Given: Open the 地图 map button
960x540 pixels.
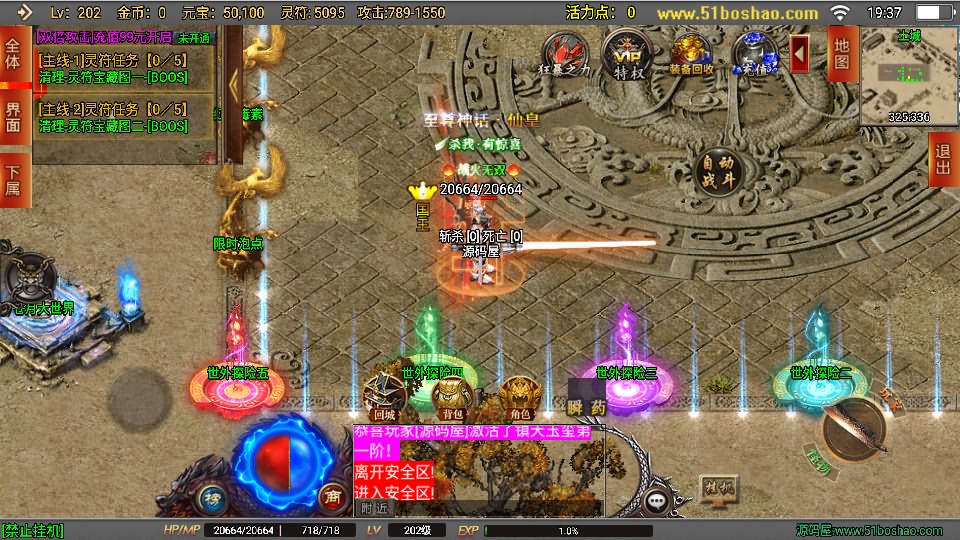Looking at the screenshot, I should point(842,54).
